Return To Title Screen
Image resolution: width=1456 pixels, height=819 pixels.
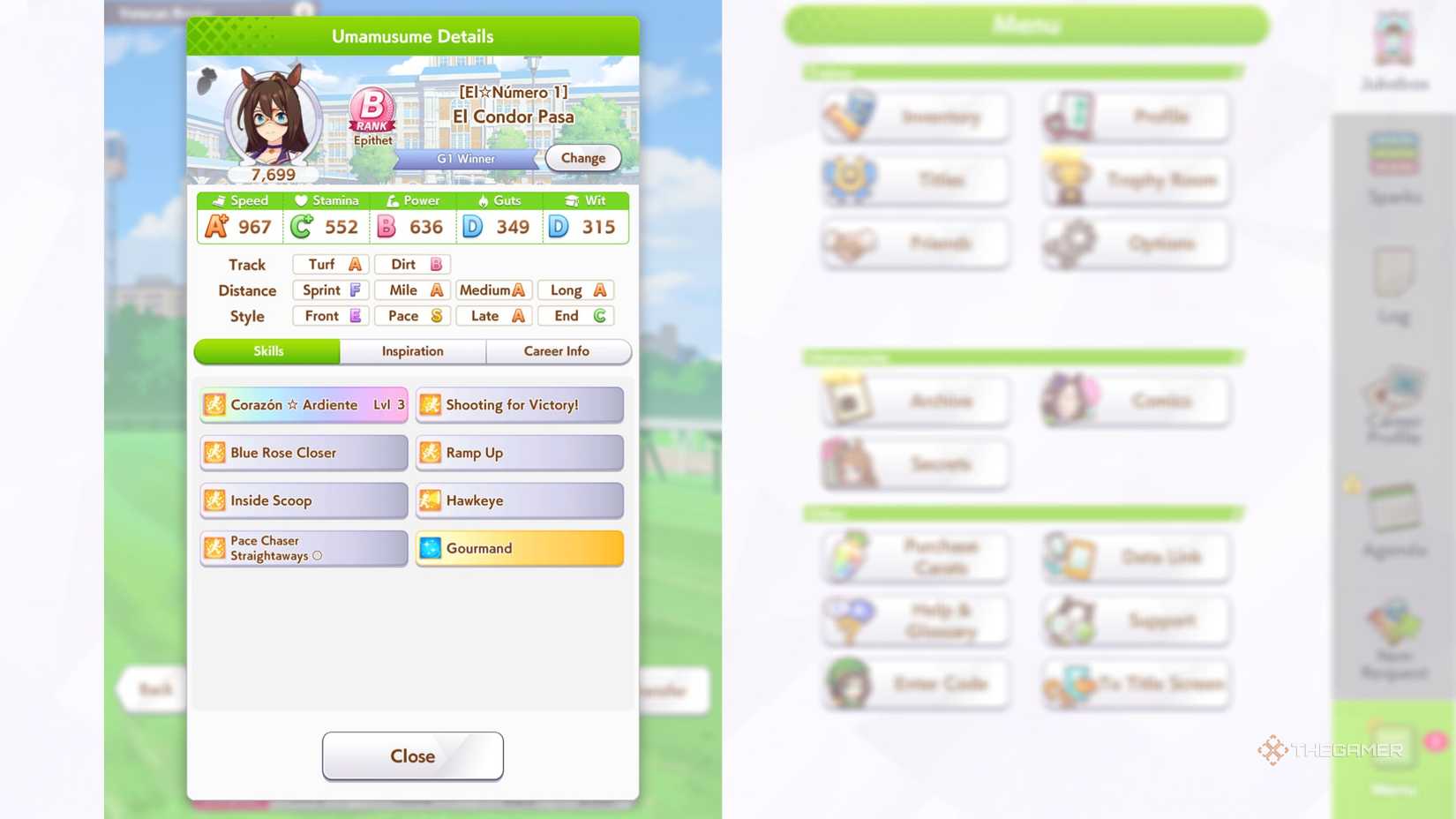click(1135, 684)
